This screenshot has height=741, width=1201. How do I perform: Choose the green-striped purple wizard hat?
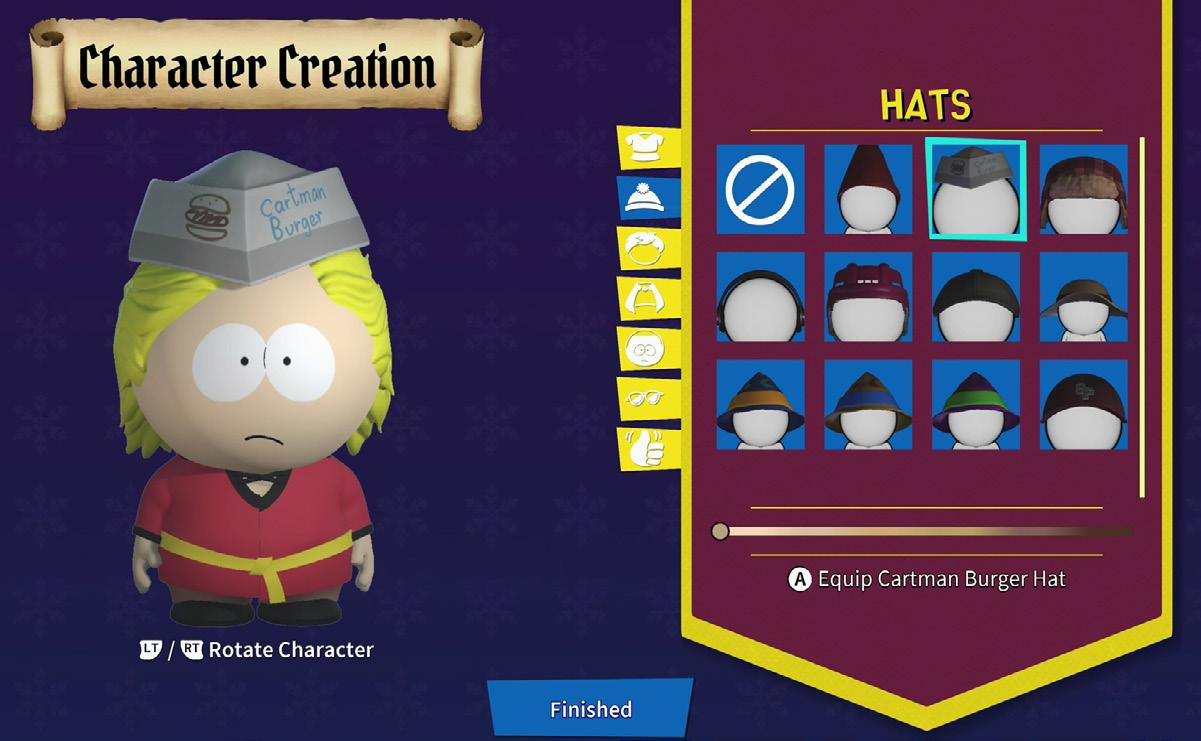pos(976,405)
